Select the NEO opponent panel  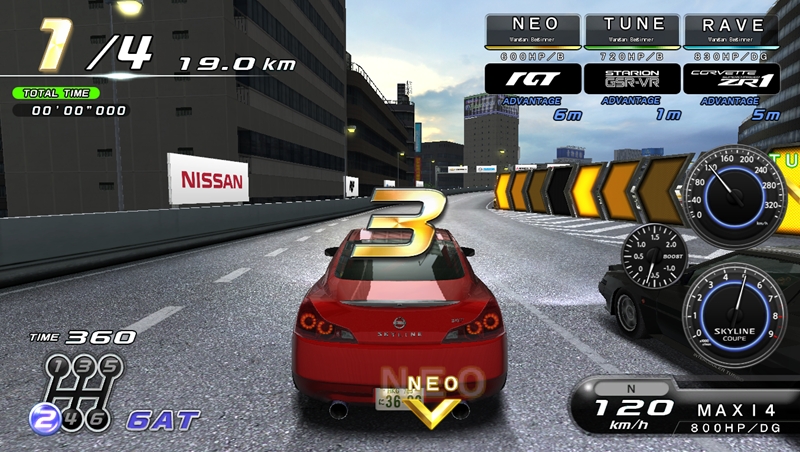(x=532, y=30)
